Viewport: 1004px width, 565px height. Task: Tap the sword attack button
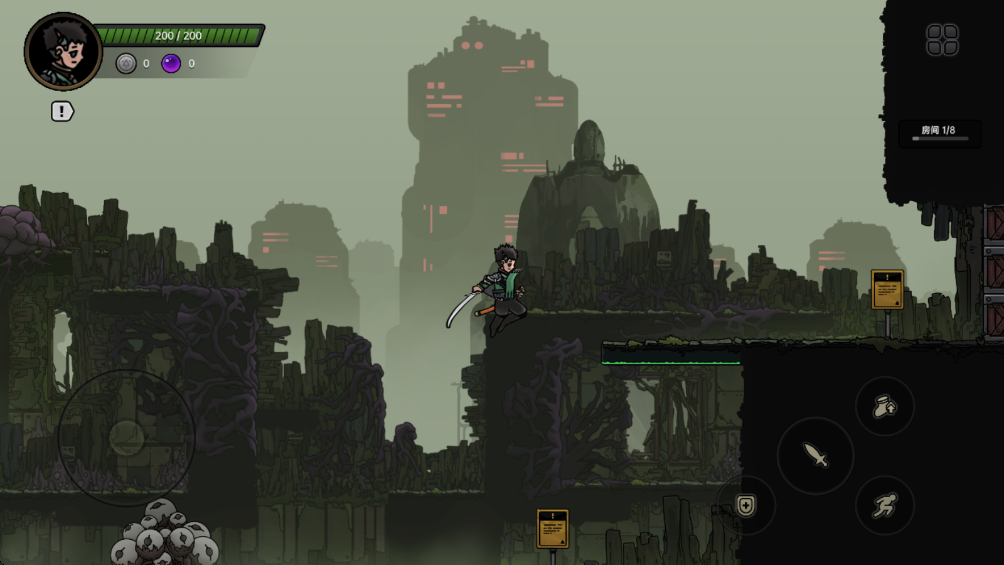(x=816, y=456)
